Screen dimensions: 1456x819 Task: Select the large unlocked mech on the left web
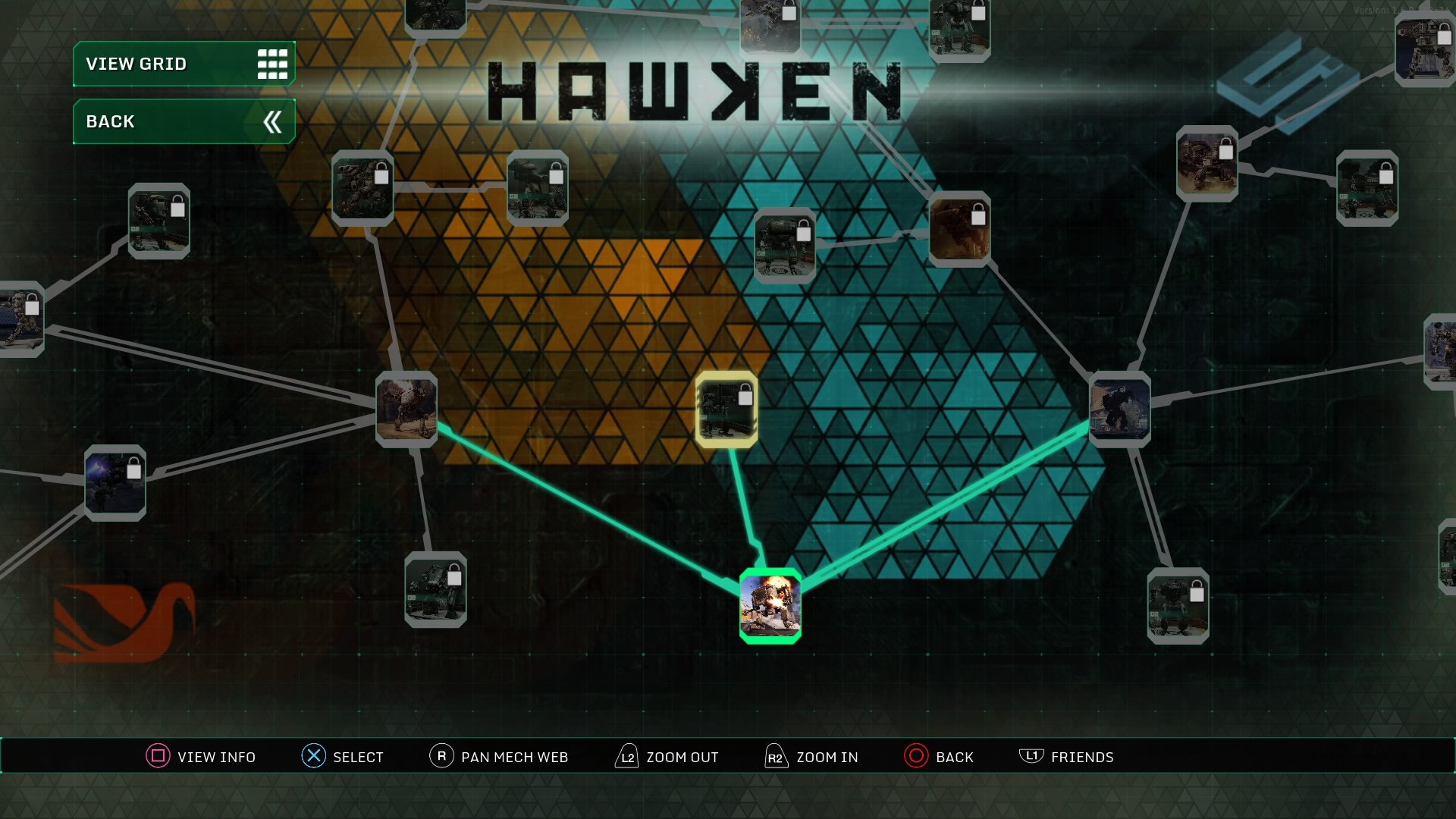(406, 409)
